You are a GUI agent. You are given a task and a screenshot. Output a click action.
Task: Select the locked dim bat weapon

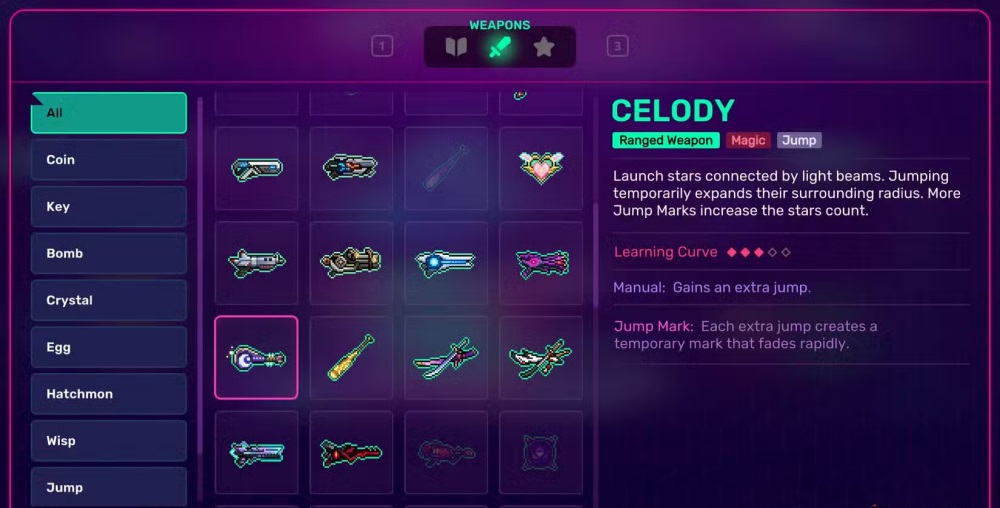coord(445,167)
